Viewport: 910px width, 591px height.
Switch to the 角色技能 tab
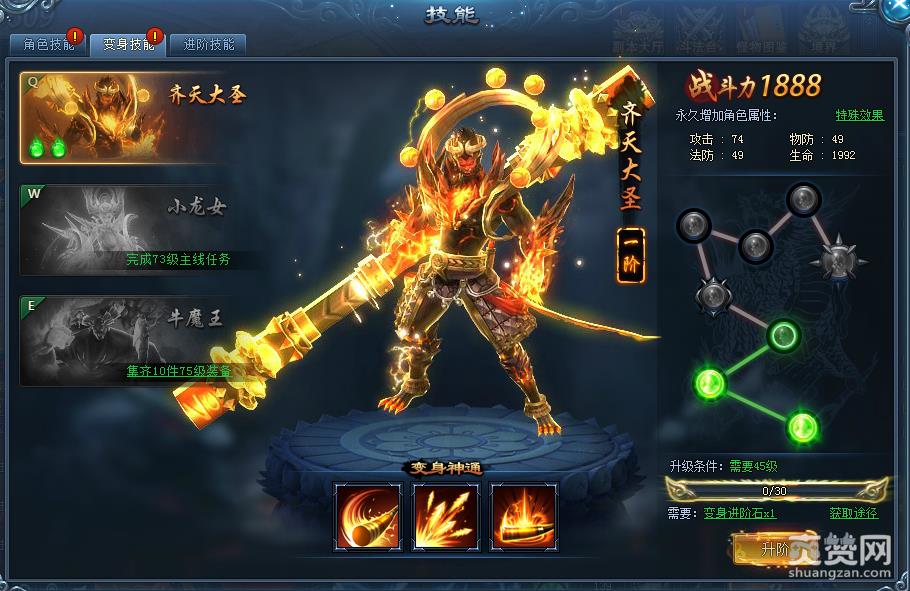click(x=46, y=45)
